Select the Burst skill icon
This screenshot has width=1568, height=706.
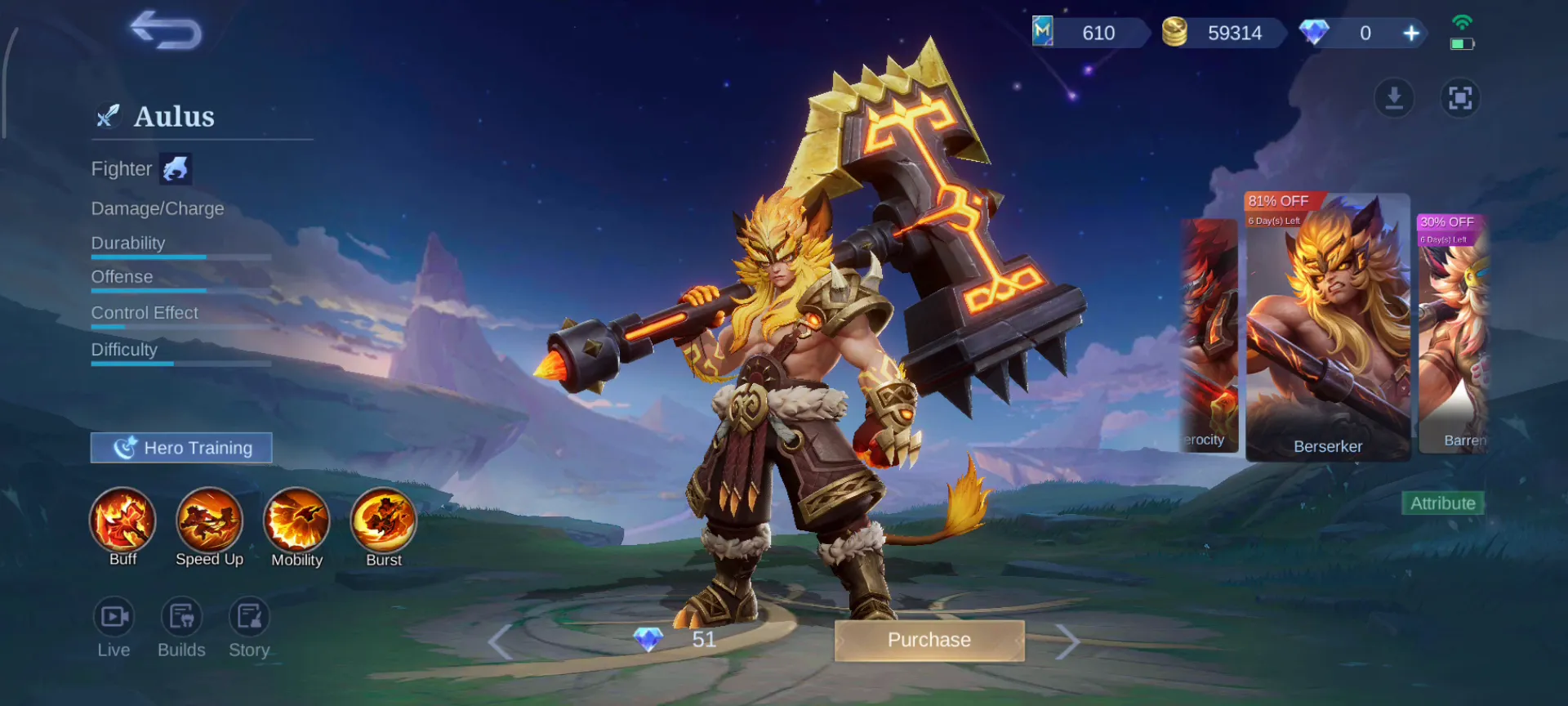click(383, 521)
